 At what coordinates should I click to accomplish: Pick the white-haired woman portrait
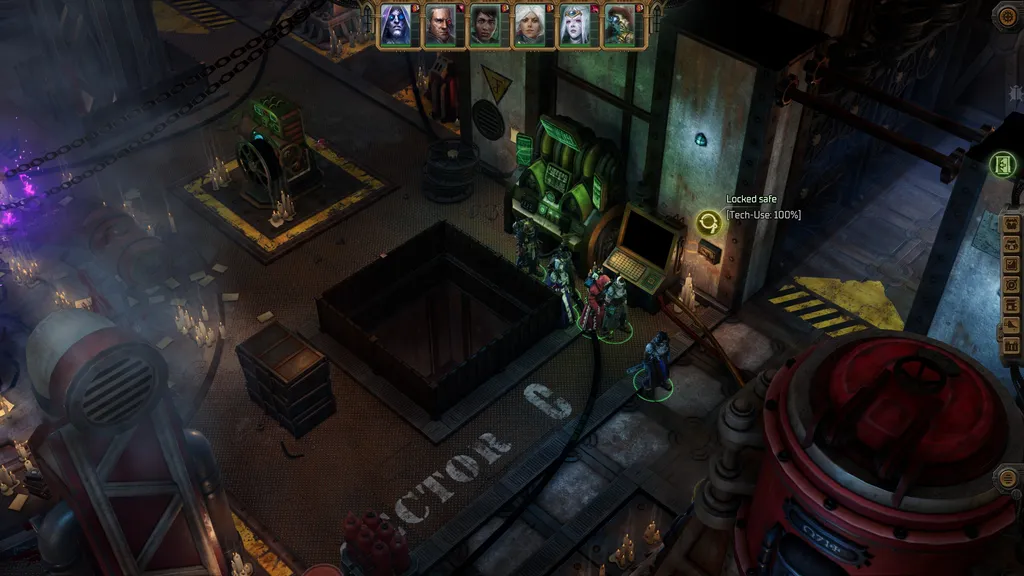point(529,25)
